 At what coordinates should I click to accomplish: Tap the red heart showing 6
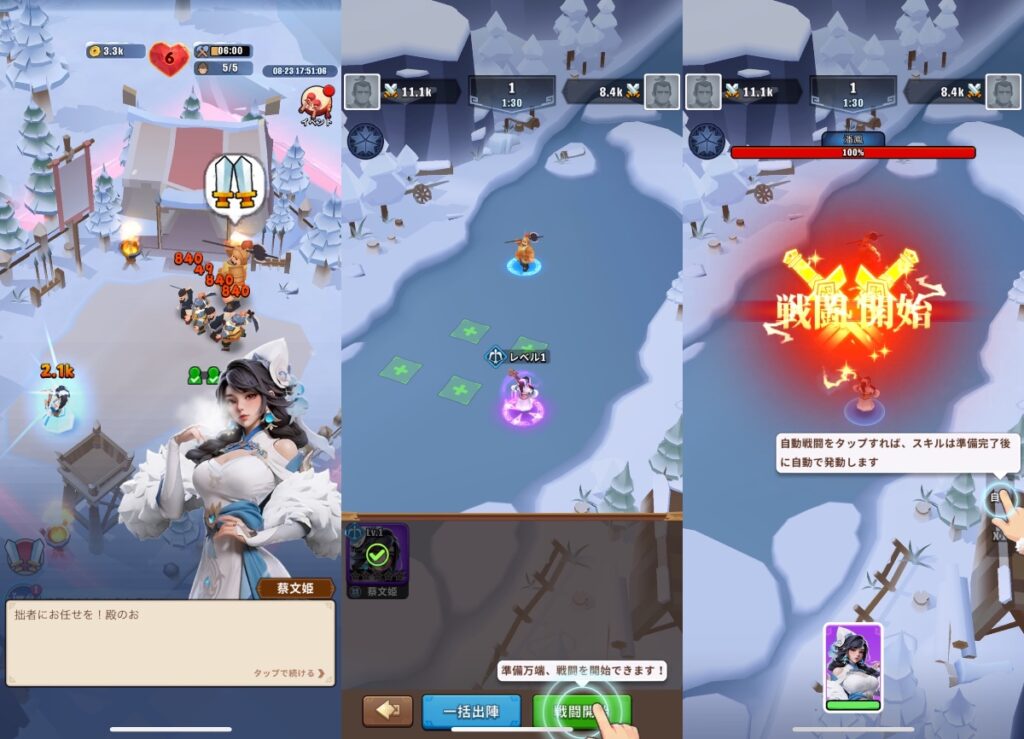coord(169,57)
